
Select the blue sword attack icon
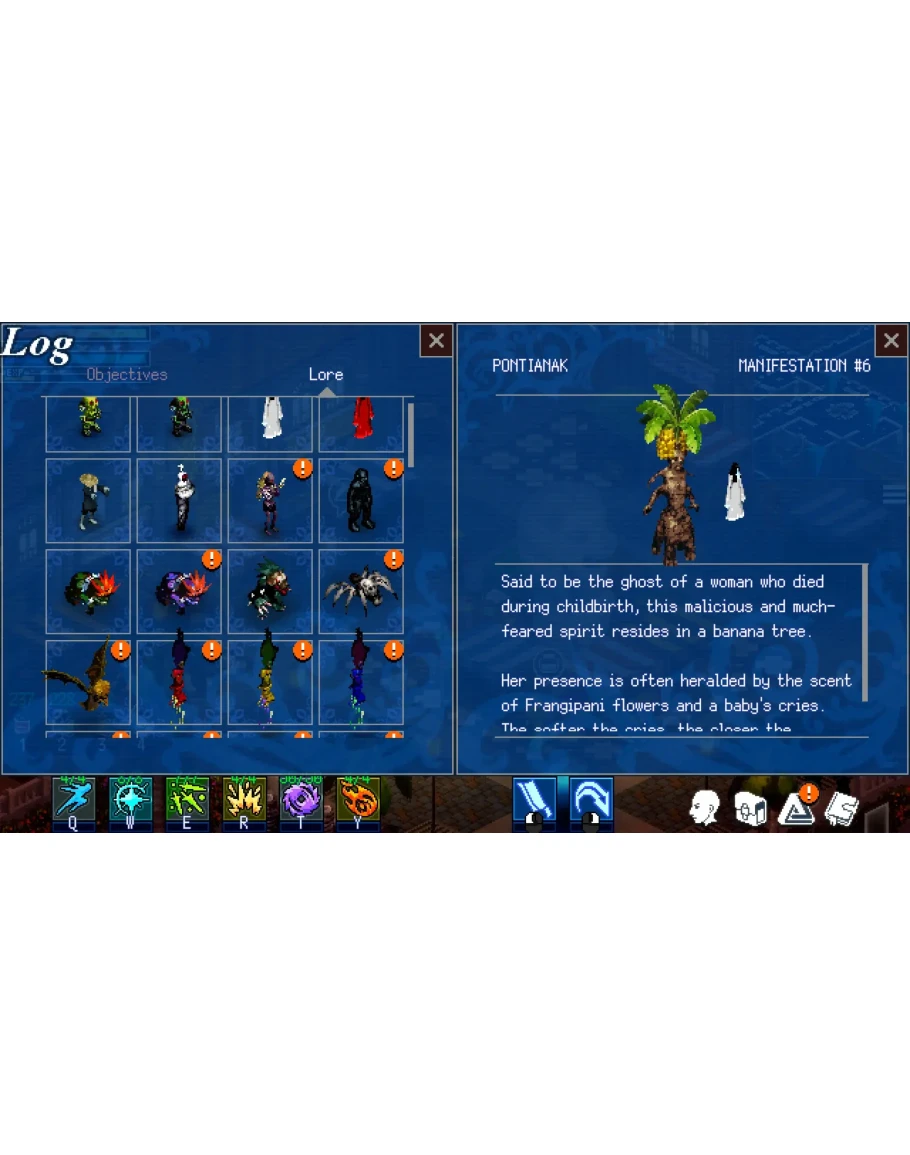[x=534, y=801]
